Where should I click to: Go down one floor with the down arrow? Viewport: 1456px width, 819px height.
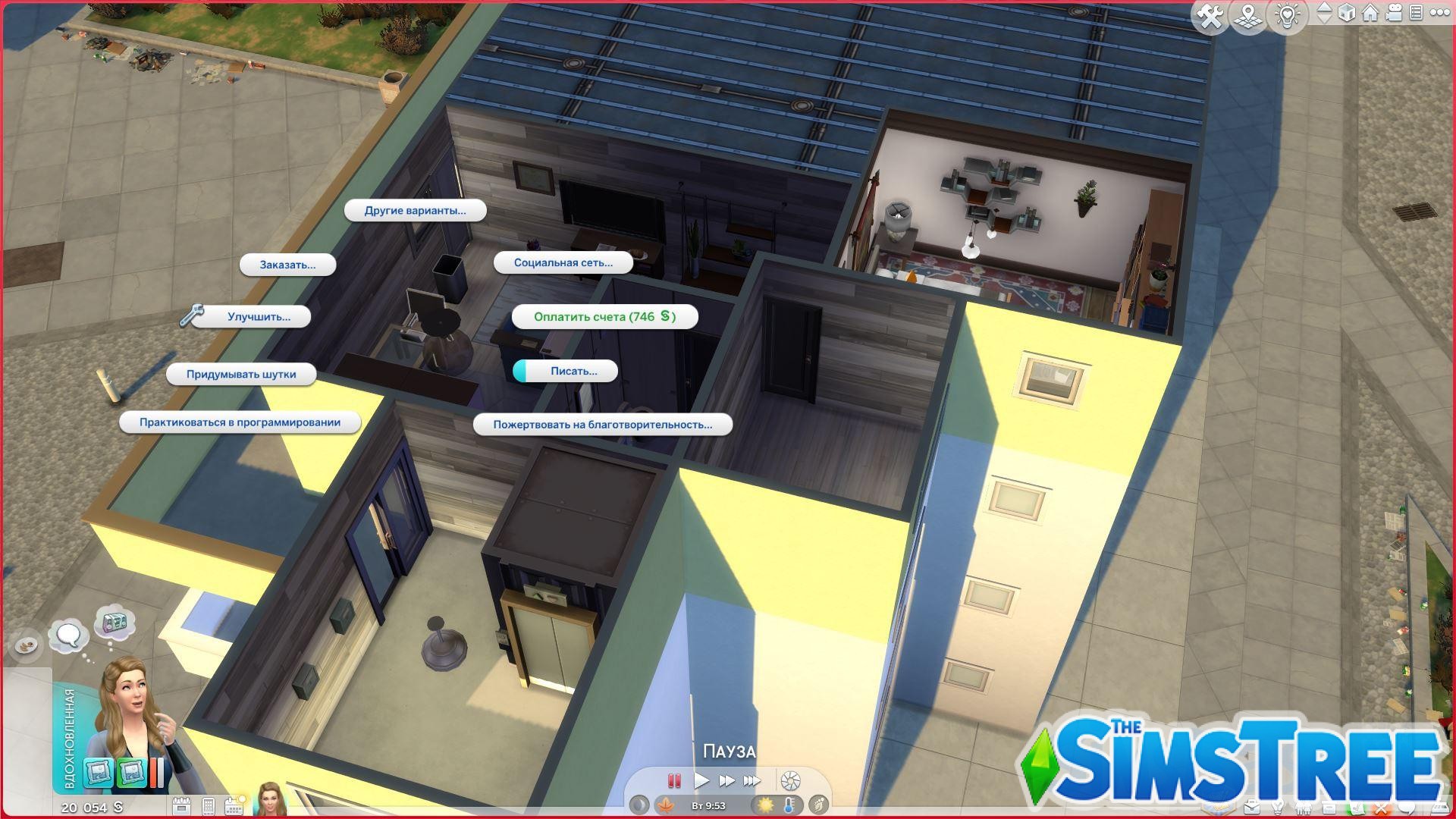(x=1324, y=19)
